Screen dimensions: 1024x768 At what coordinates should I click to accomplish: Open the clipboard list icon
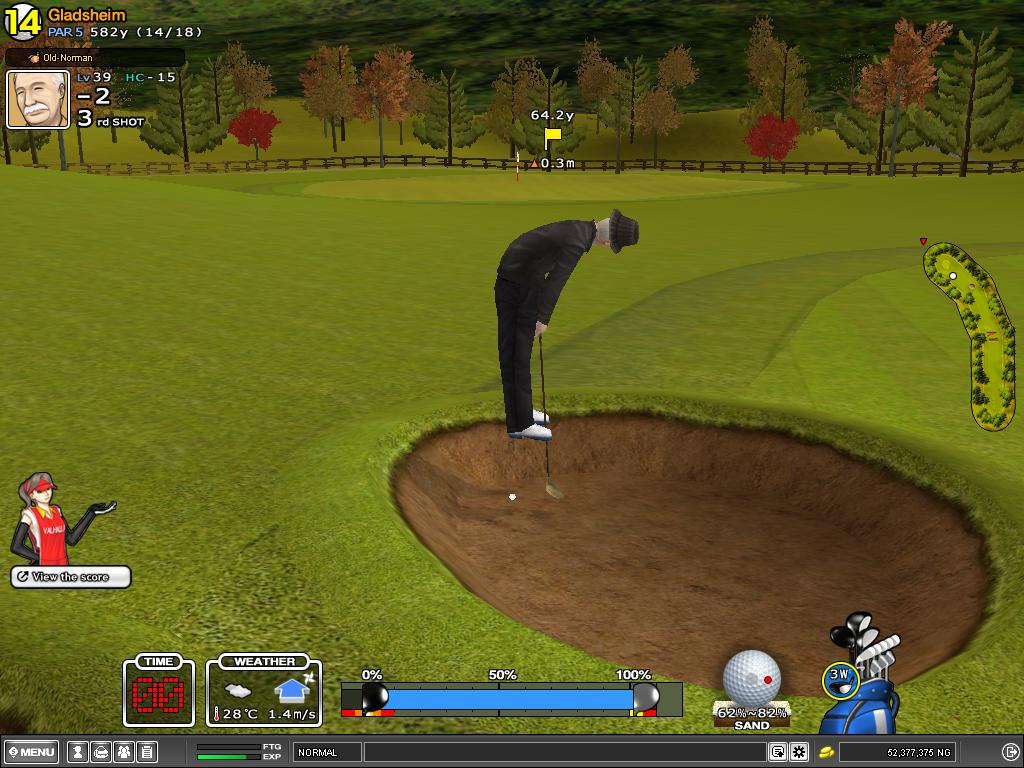(x=147, y=752)
